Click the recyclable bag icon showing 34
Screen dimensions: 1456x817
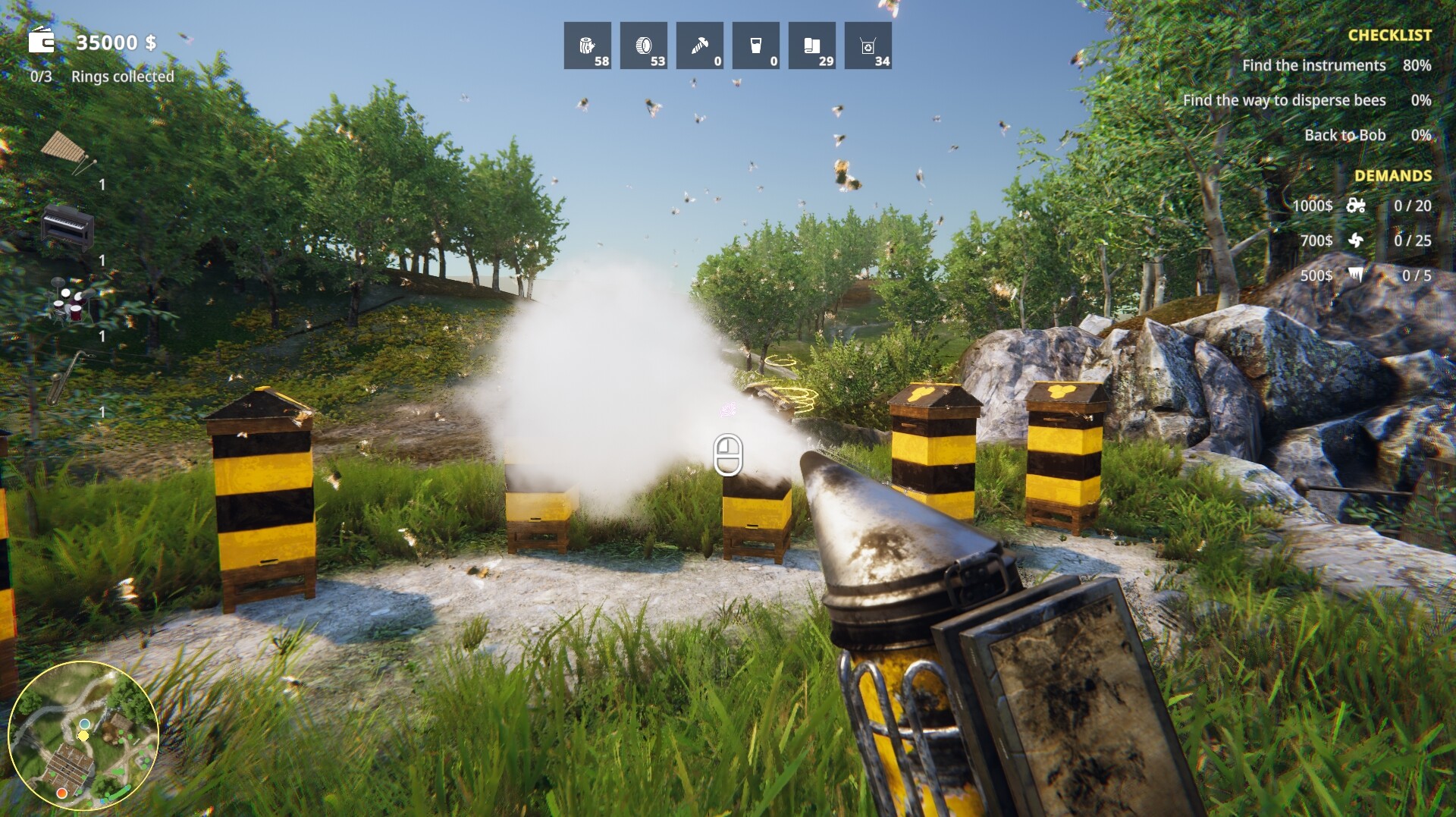[868, 46]
